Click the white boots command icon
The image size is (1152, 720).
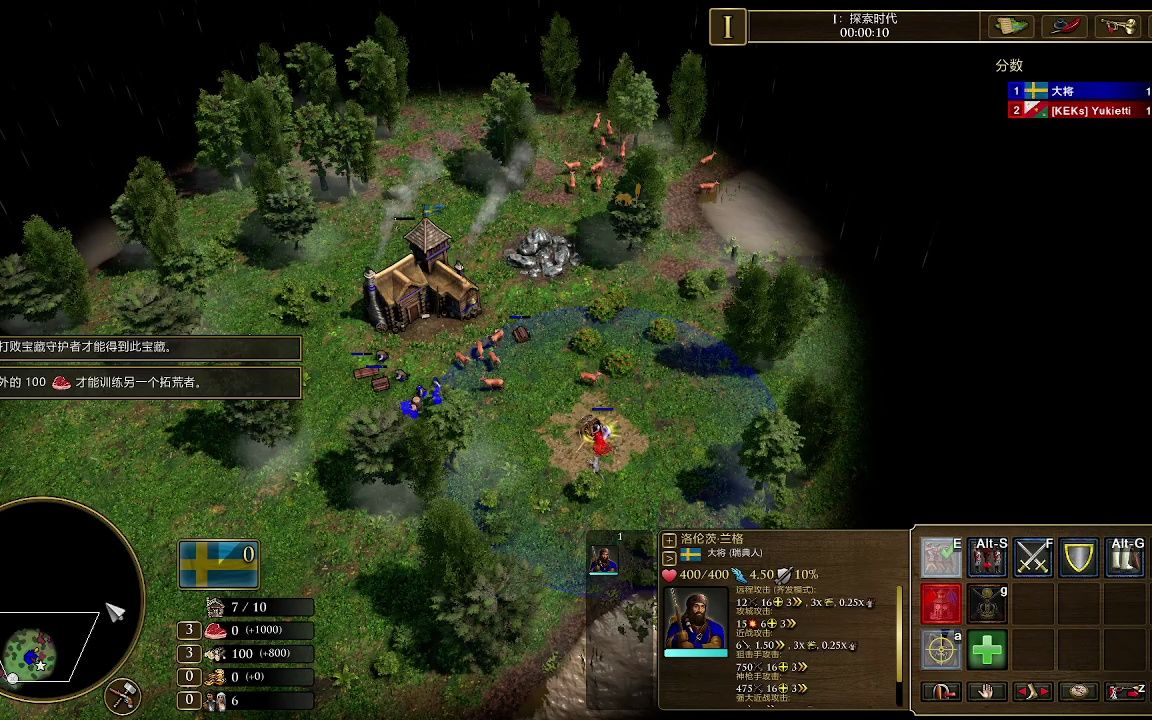[x=1125, y=558]
